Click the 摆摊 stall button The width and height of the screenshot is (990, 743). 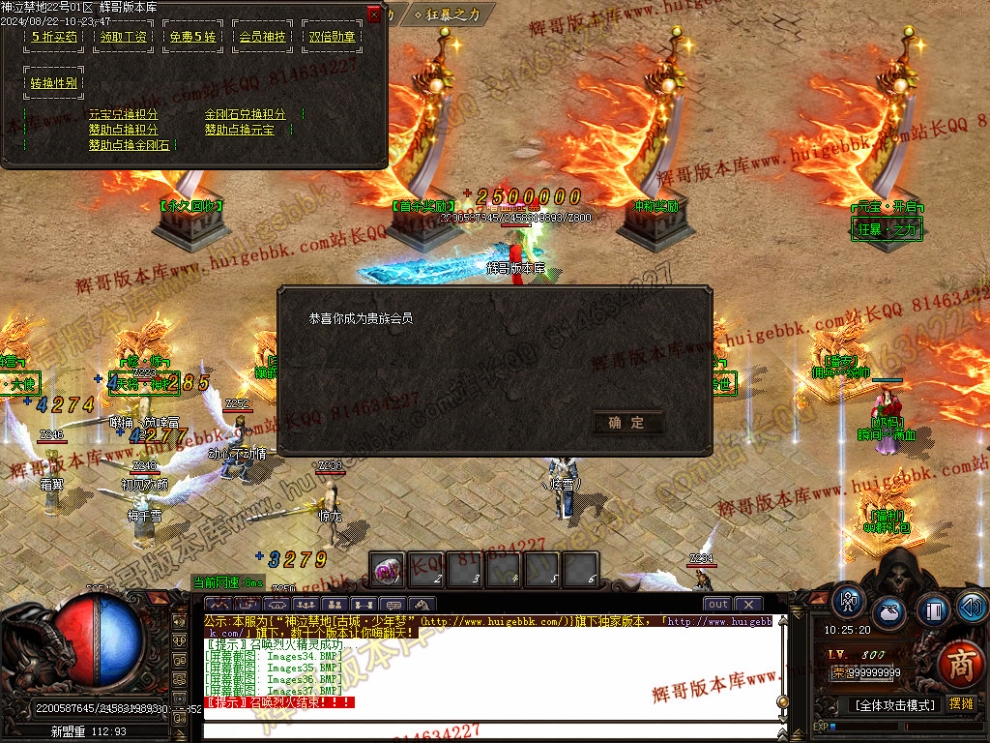[961, 704]
